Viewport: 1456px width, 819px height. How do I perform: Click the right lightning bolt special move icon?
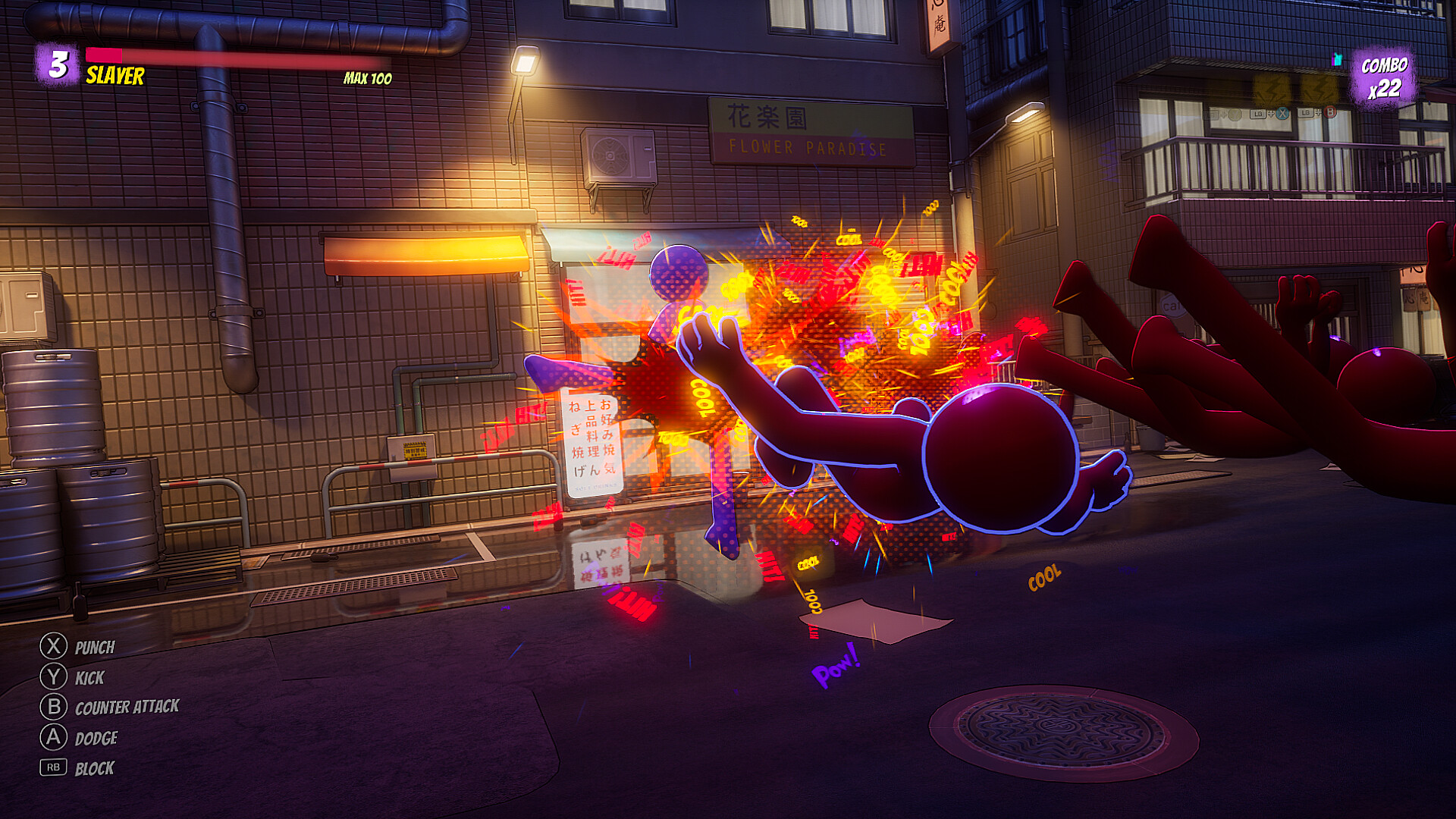tap(1319, 89)
